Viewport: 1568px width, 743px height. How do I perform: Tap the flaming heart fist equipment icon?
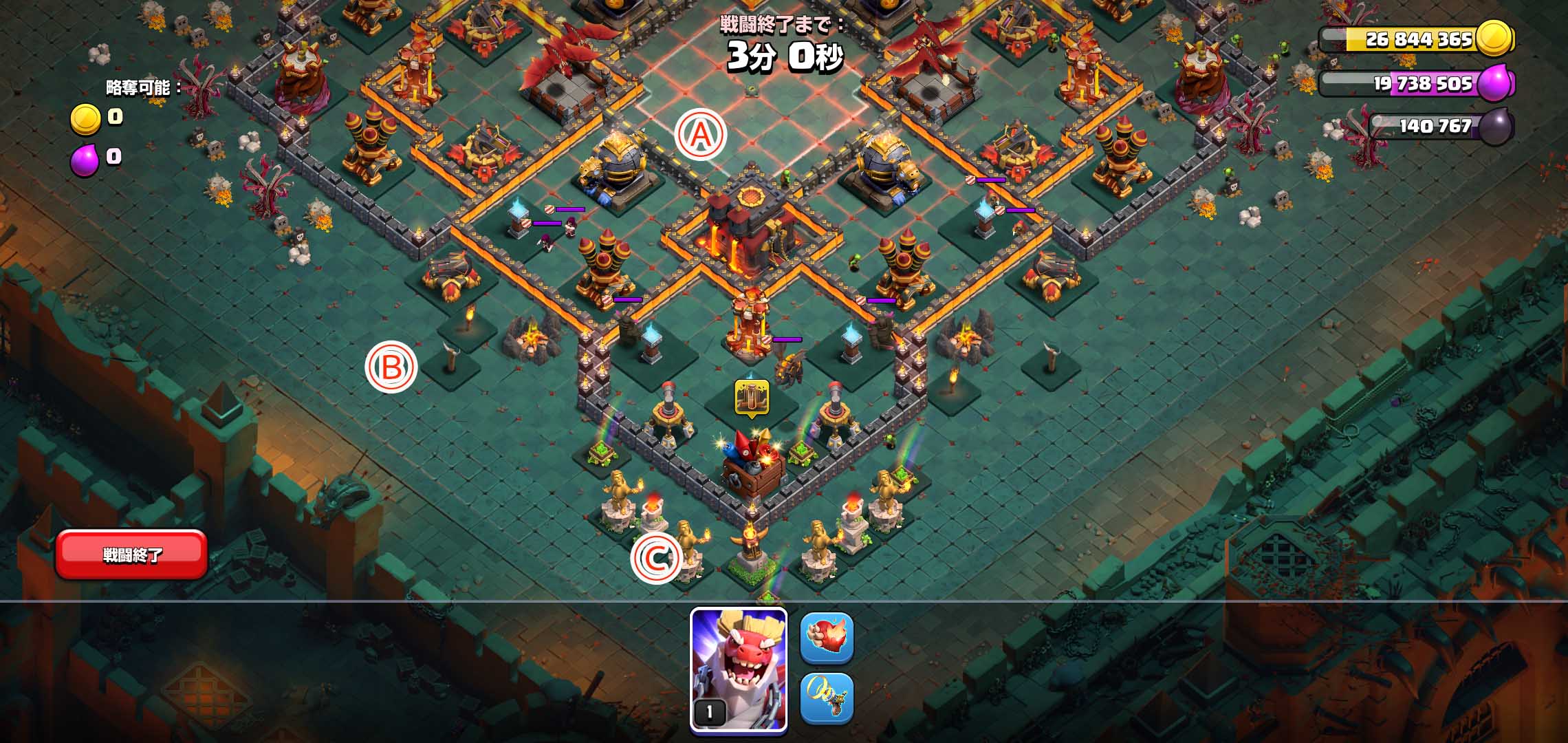pos(827,638)
